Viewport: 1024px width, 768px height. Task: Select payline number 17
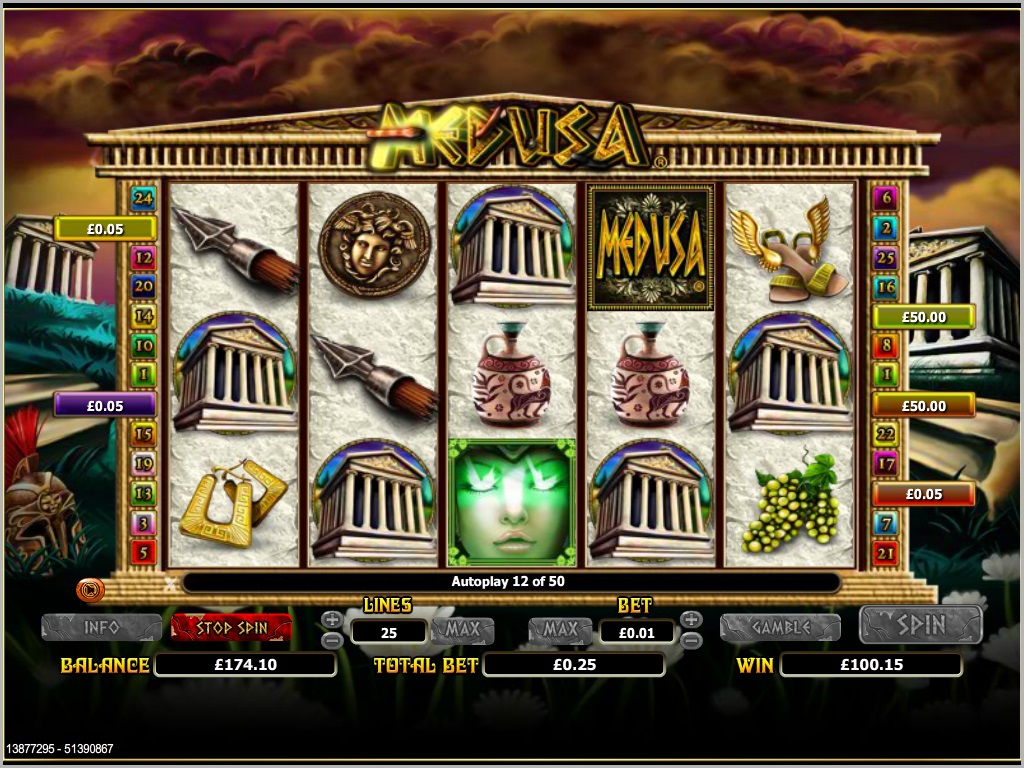coord(885,463)
